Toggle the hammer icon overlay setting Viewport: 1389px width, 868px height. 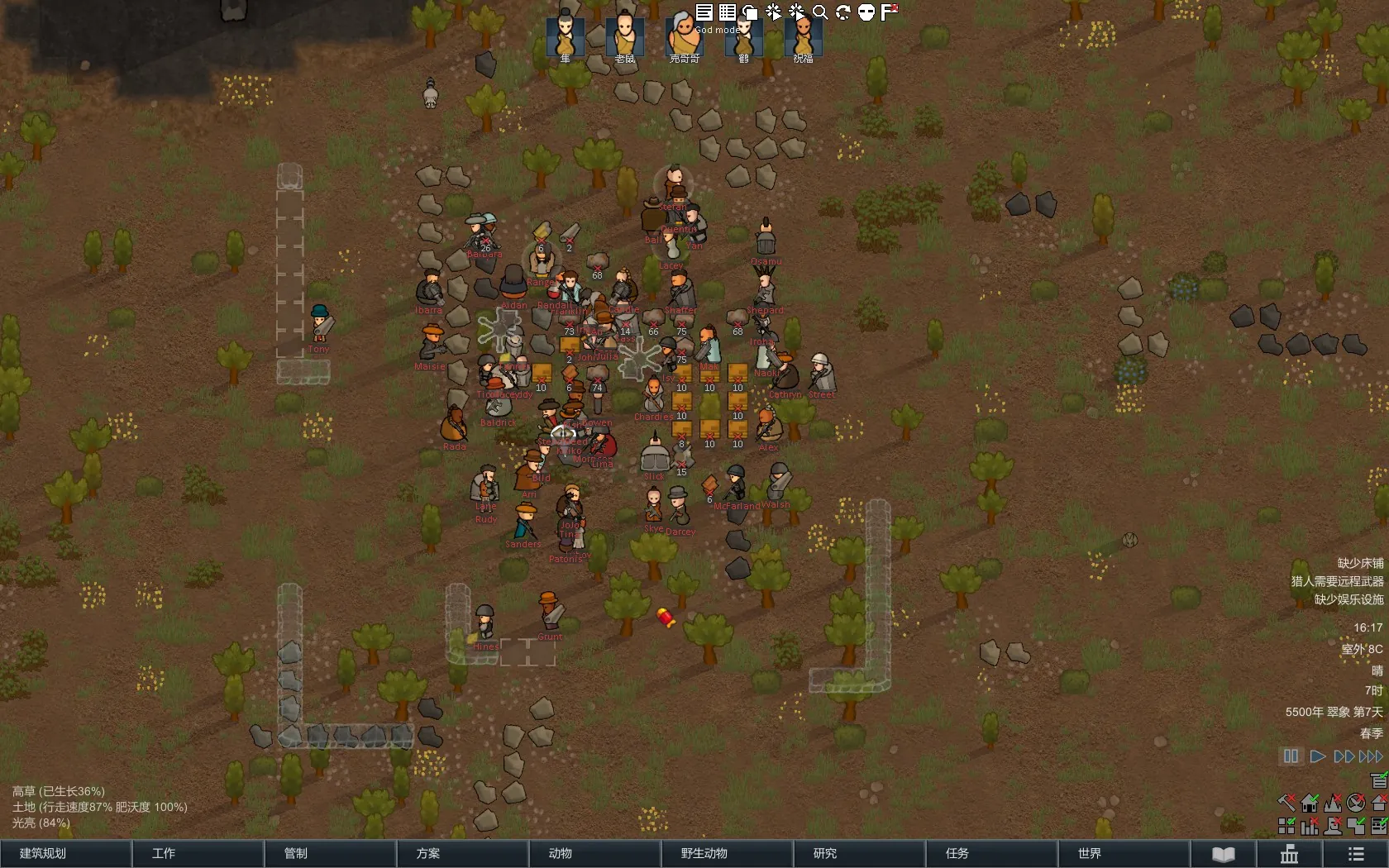(x=1286, y=802)
